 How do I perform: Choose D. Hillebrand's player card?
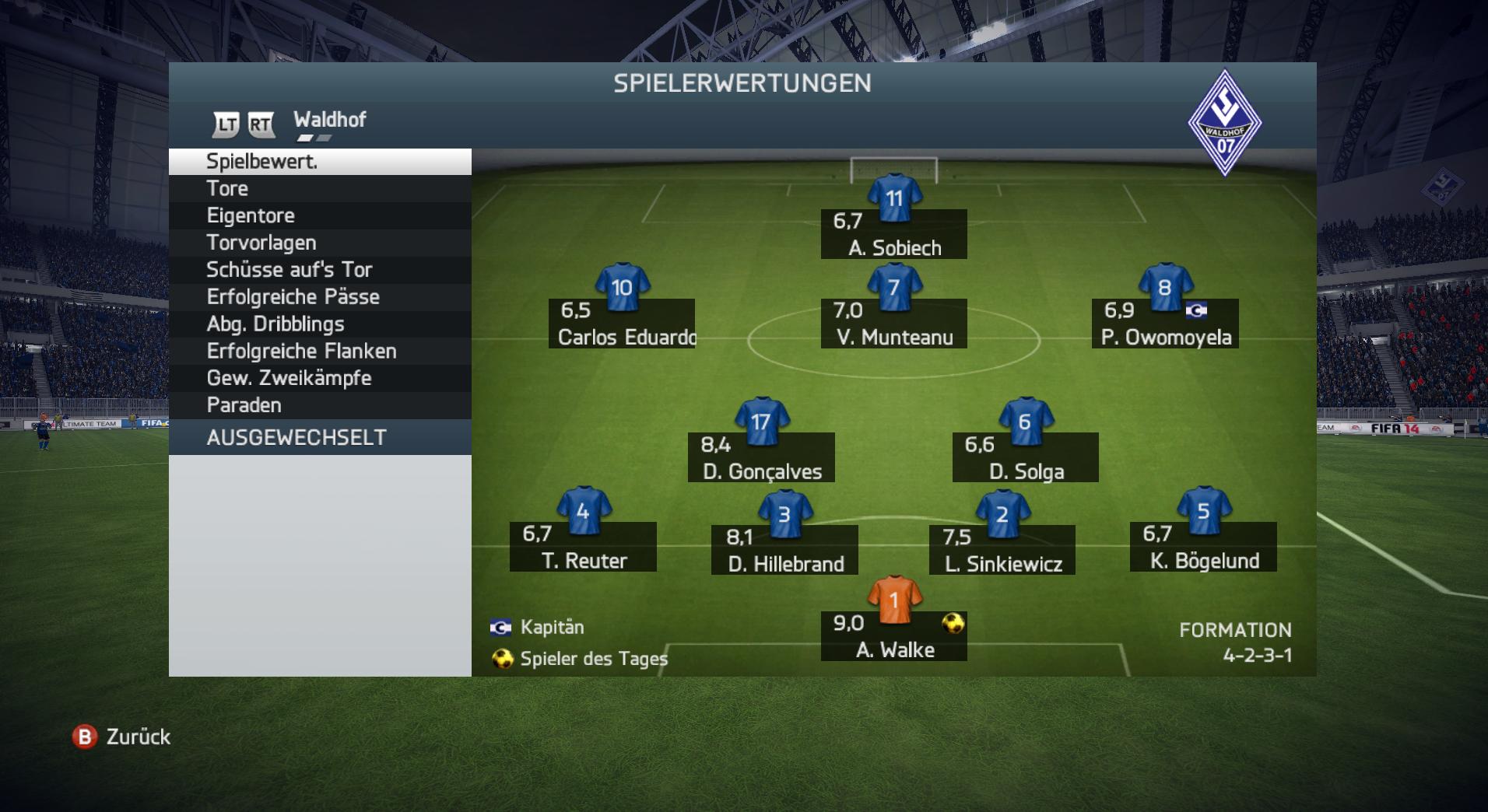(x=784, y=550)
